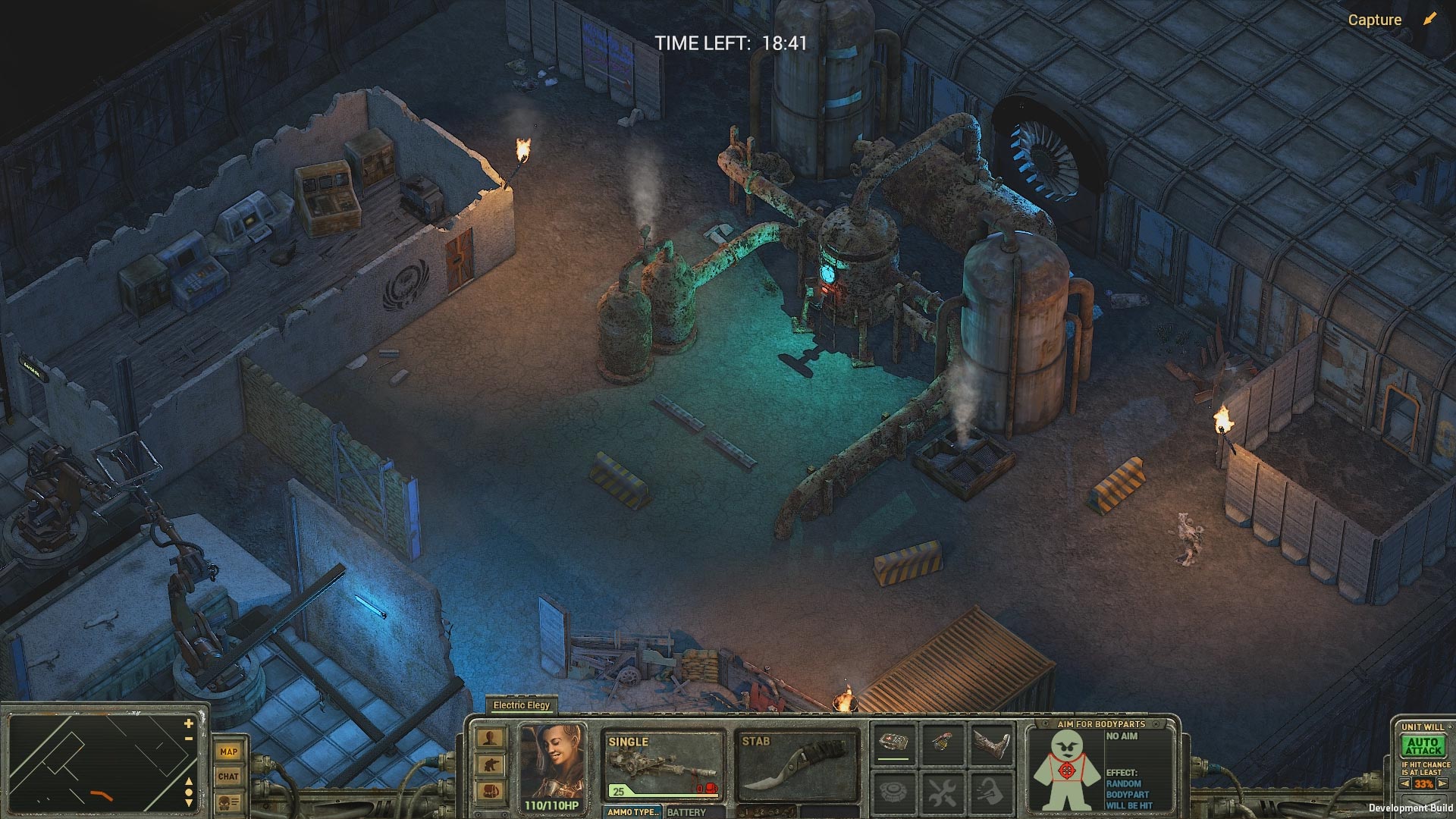The image size is (1456, 819).
Task: Increase hit chance above 33% with right arrow
Action: point(1442,783)
